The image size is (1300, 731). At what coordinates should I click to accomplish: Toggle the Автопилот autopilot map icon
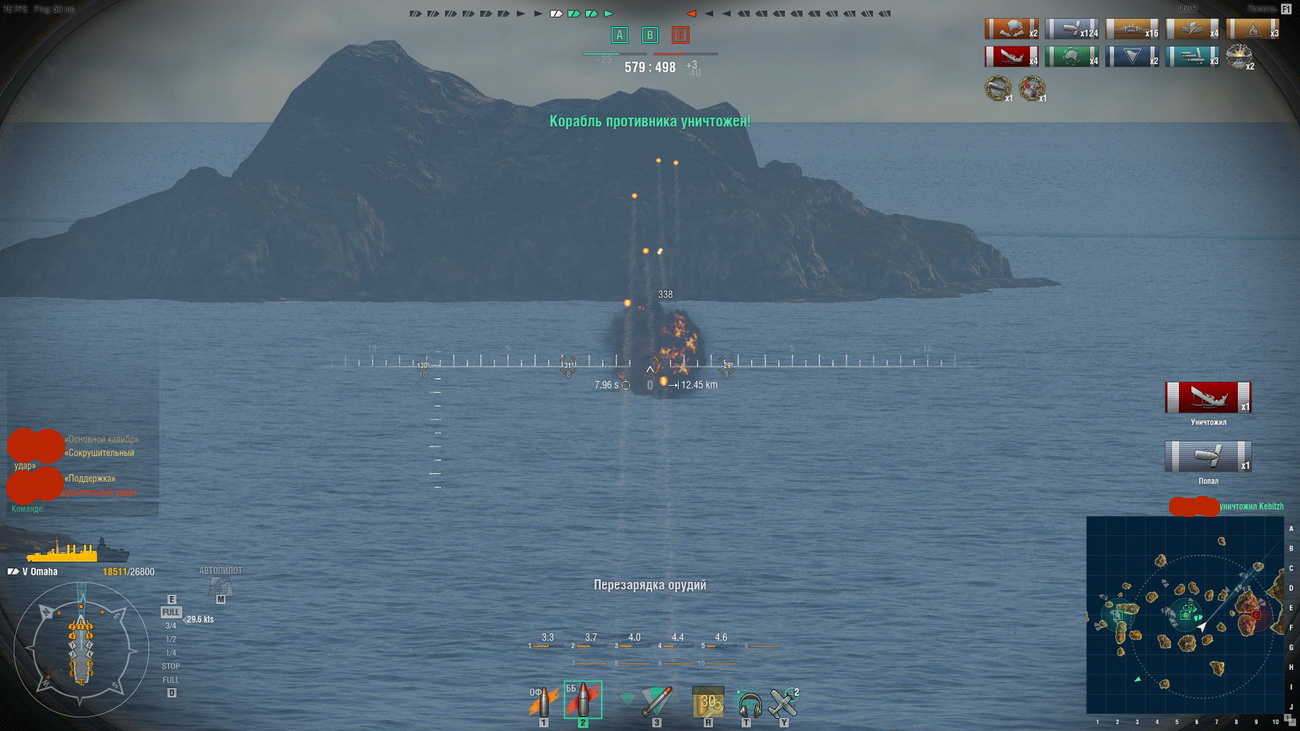[x=220, y=587]
